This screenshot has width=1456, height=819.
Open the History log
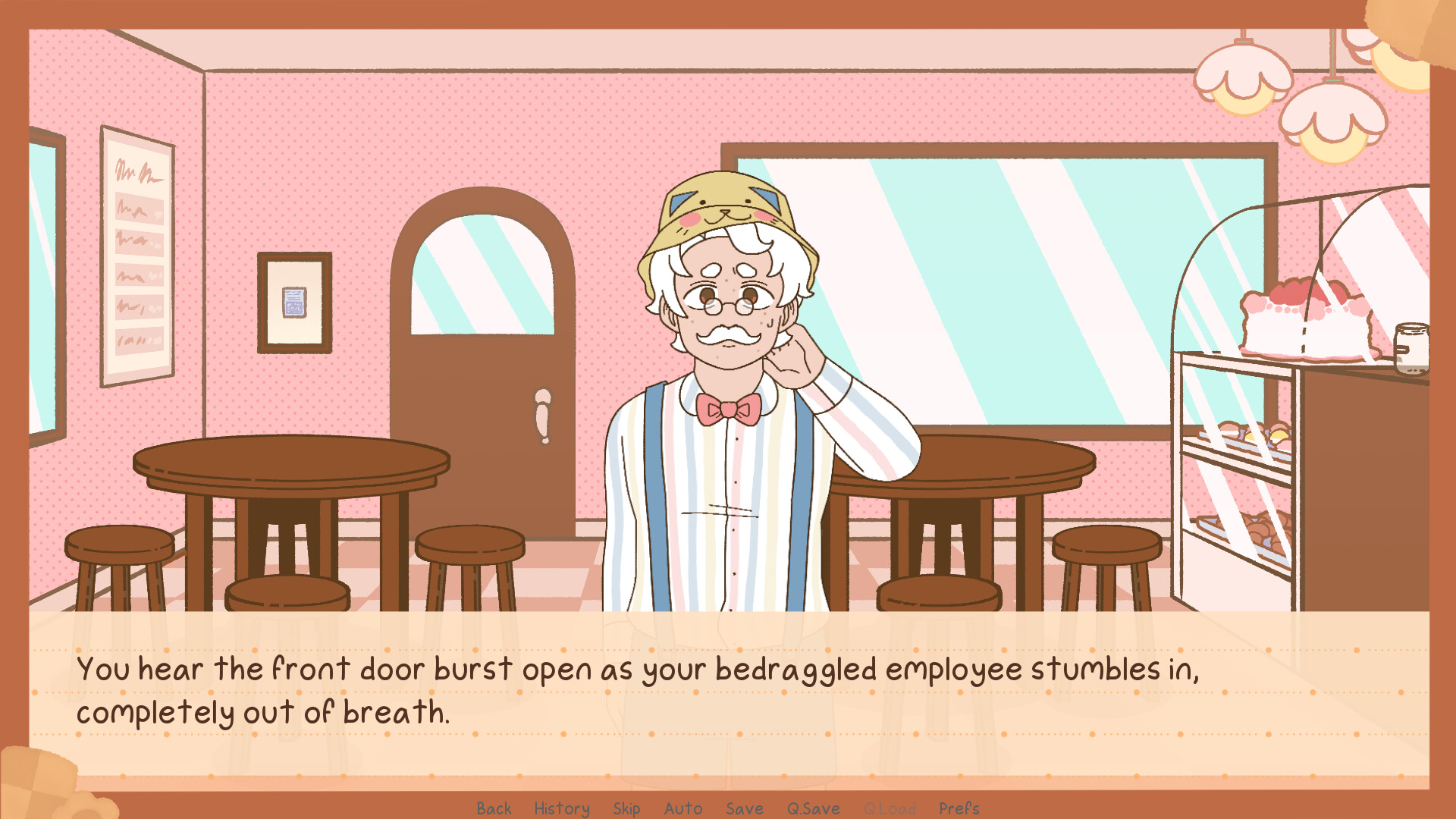point(561,808)
